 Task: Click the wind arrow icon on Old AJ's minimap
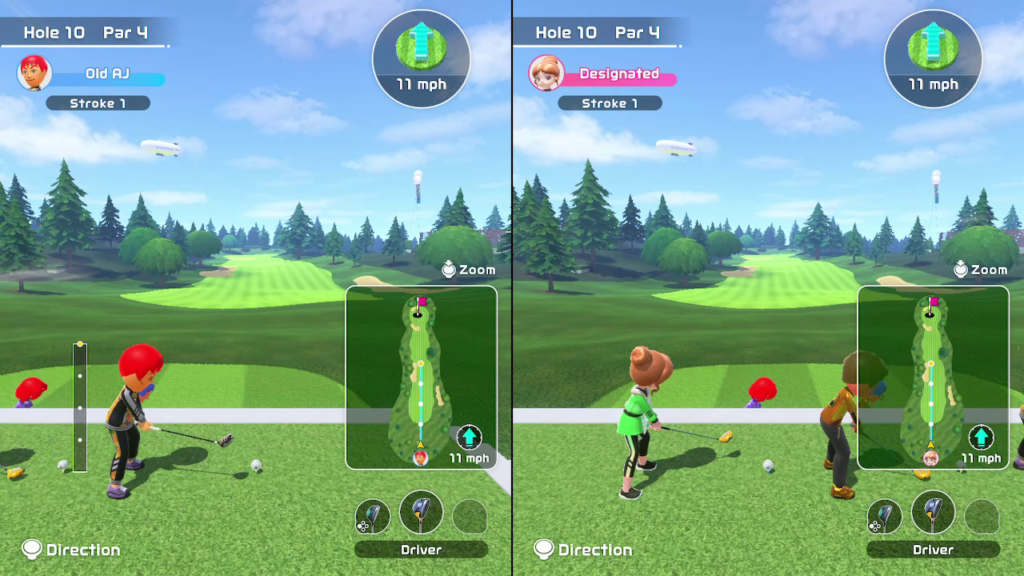coord(469,437)
